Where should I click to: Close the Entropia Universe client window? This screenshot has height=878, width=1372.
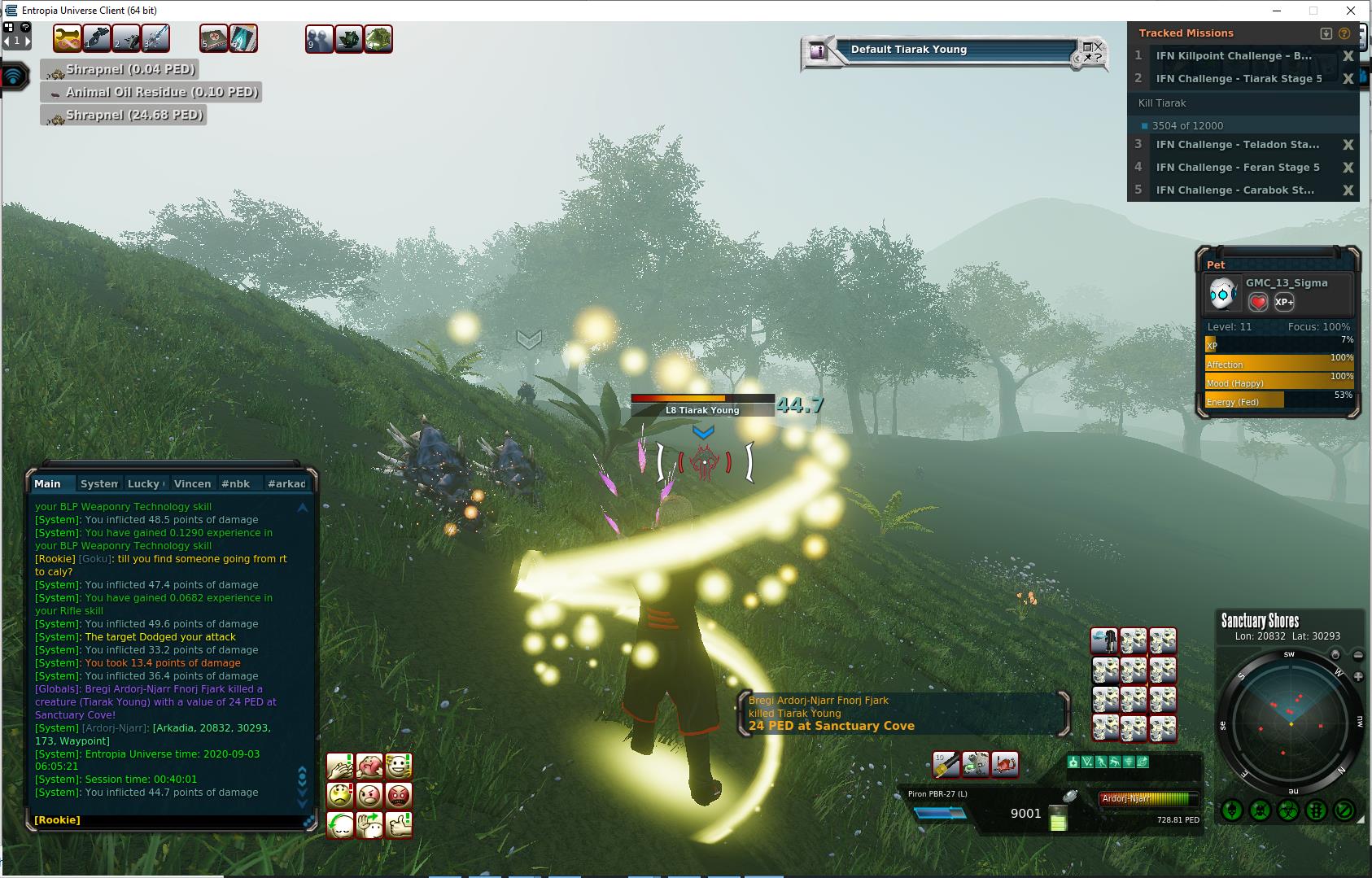1351,11
